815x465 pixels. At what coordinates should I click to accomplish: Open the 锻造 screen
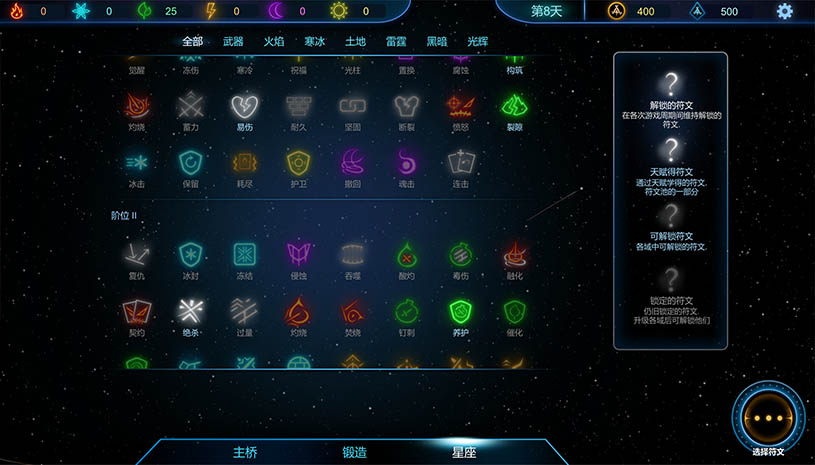tap(355, 452)
